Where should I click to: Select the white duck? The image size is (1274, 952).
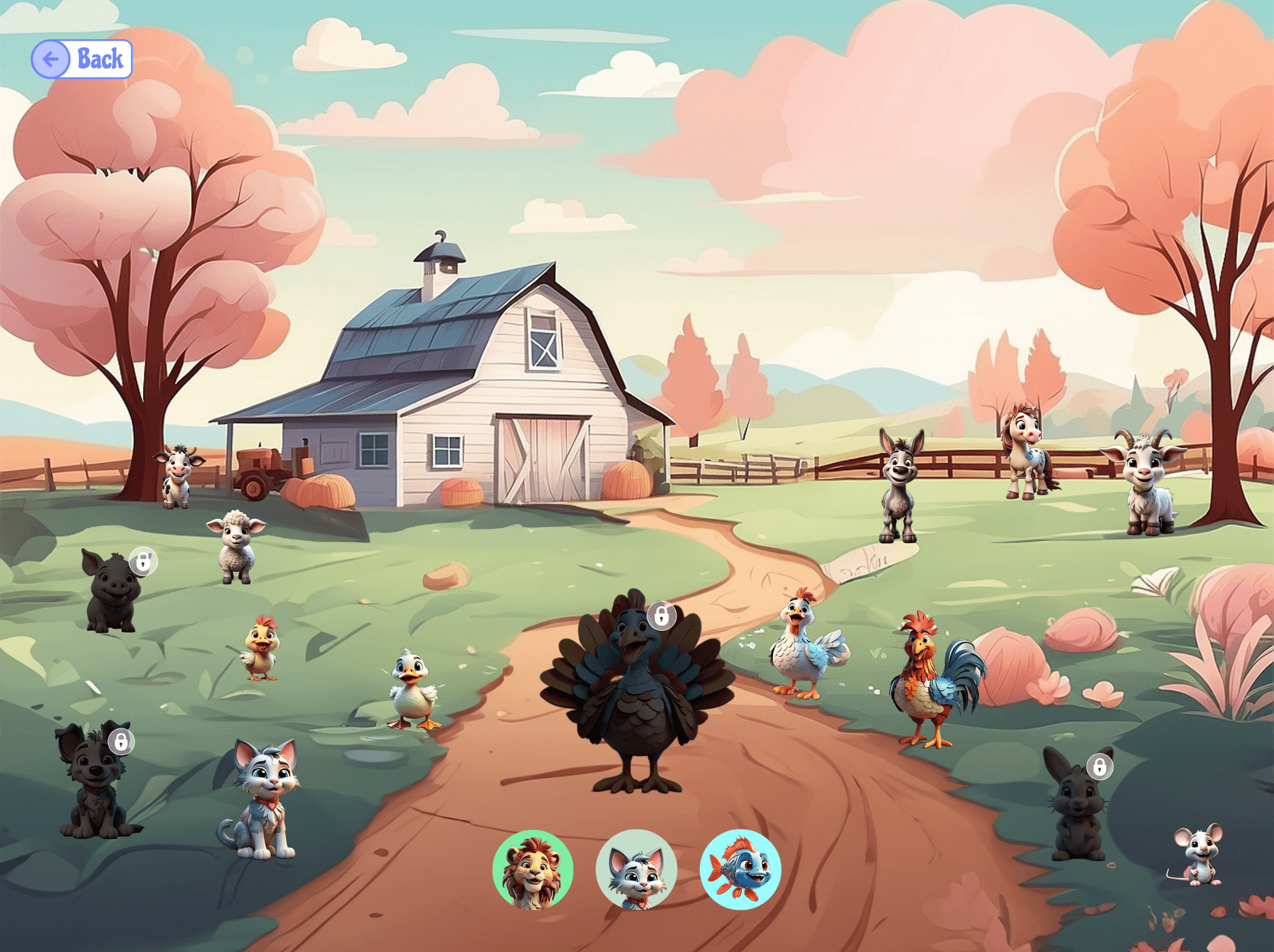tap(412, 689)
